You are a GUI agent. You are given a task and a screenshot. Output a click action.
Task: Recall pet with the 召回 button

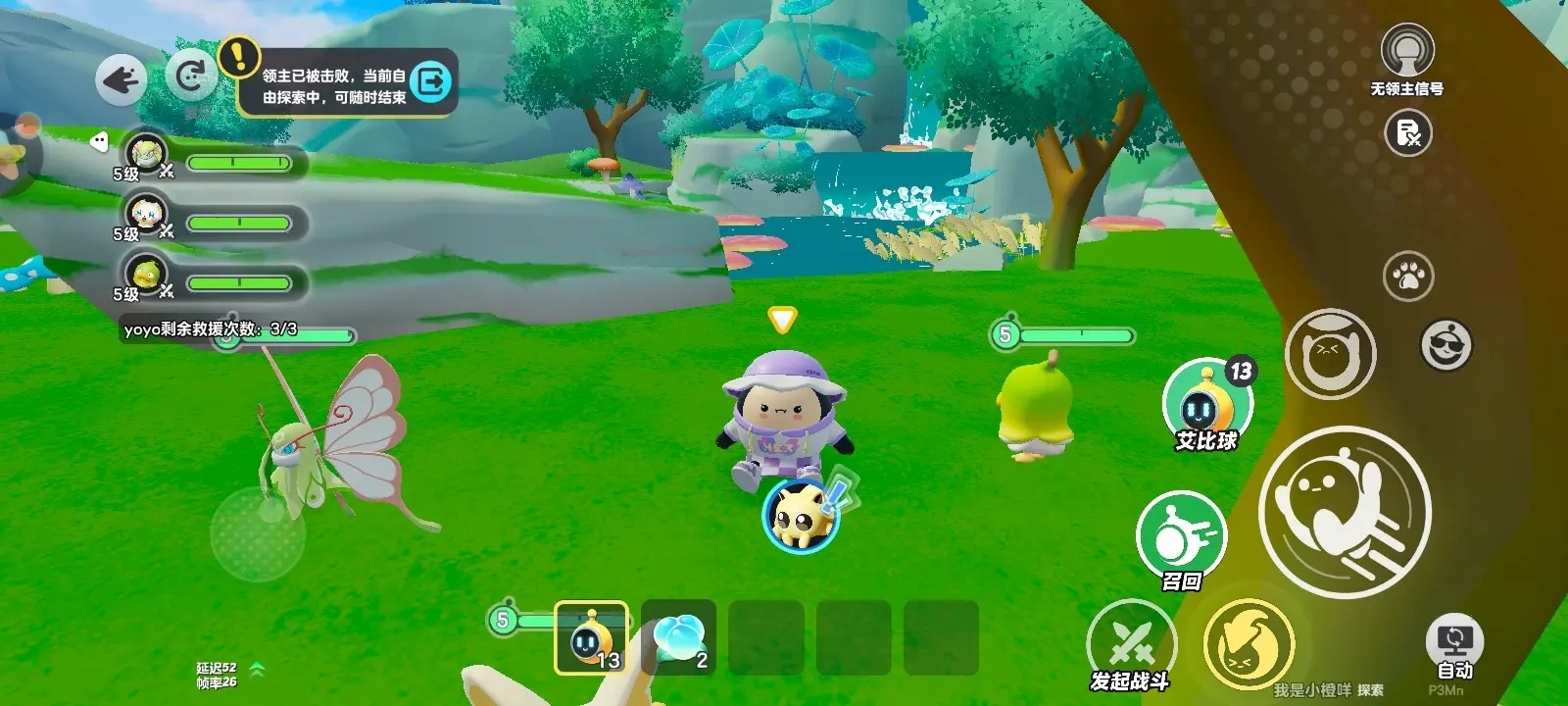[1181, 535]
